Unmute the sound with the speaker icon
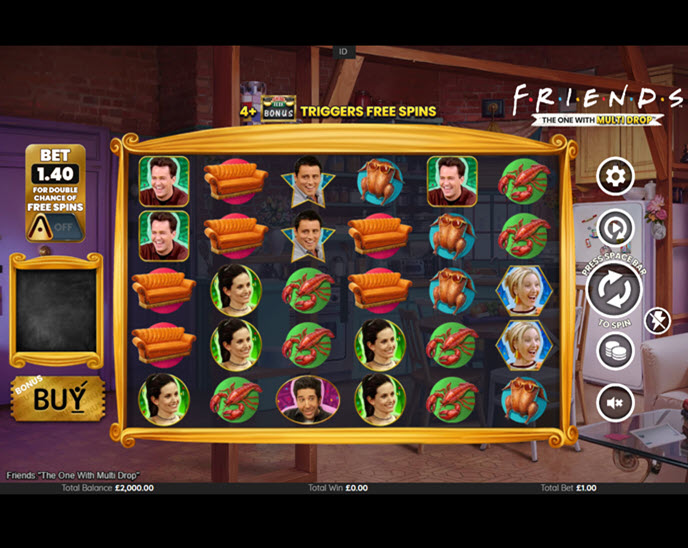The width and height of the screenshot is (688, 548). pyautogui.click(x=615, y=402)
